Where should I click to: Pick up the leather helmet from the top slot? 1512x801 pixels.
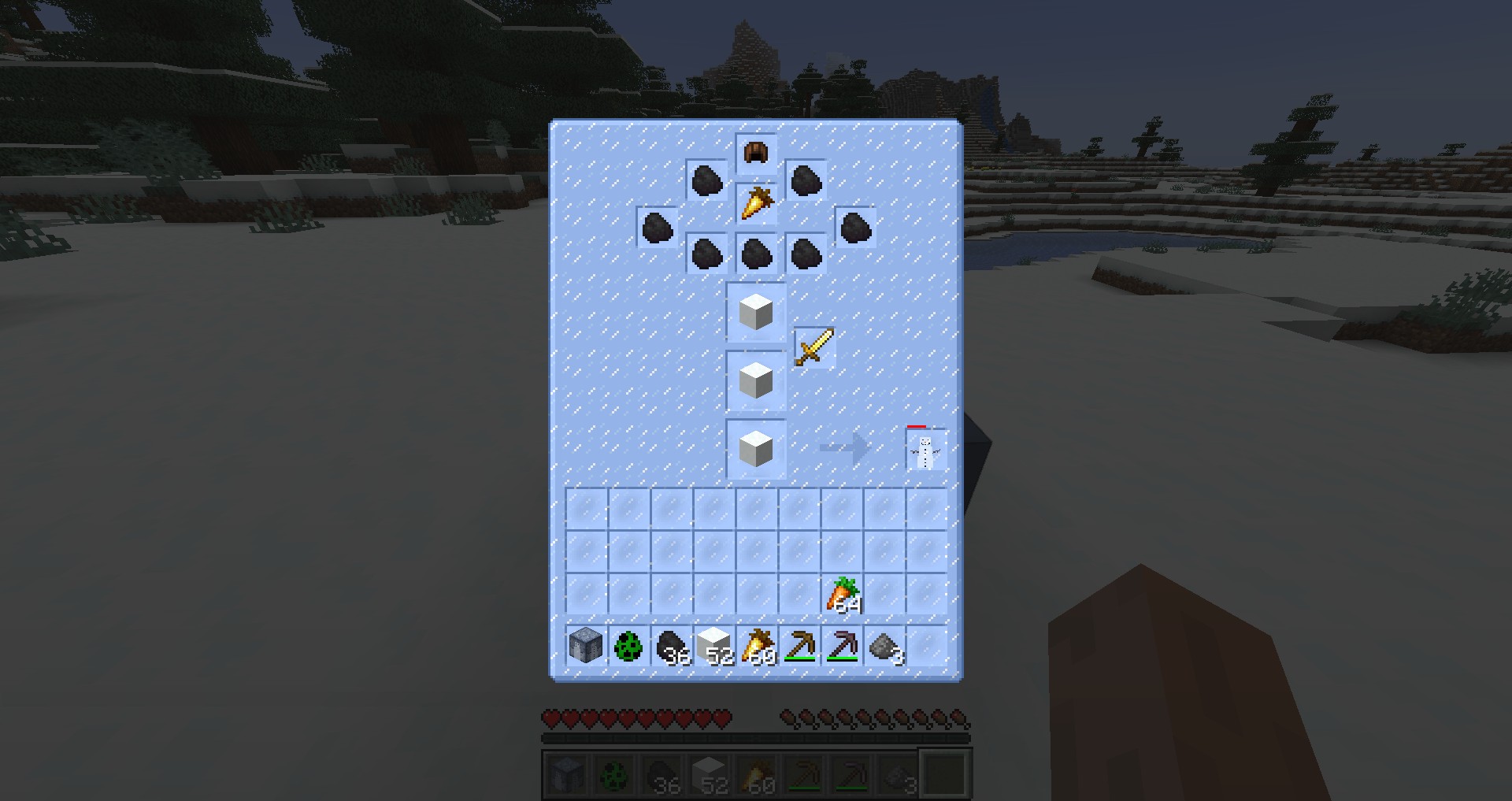click(x=756, y=153)
